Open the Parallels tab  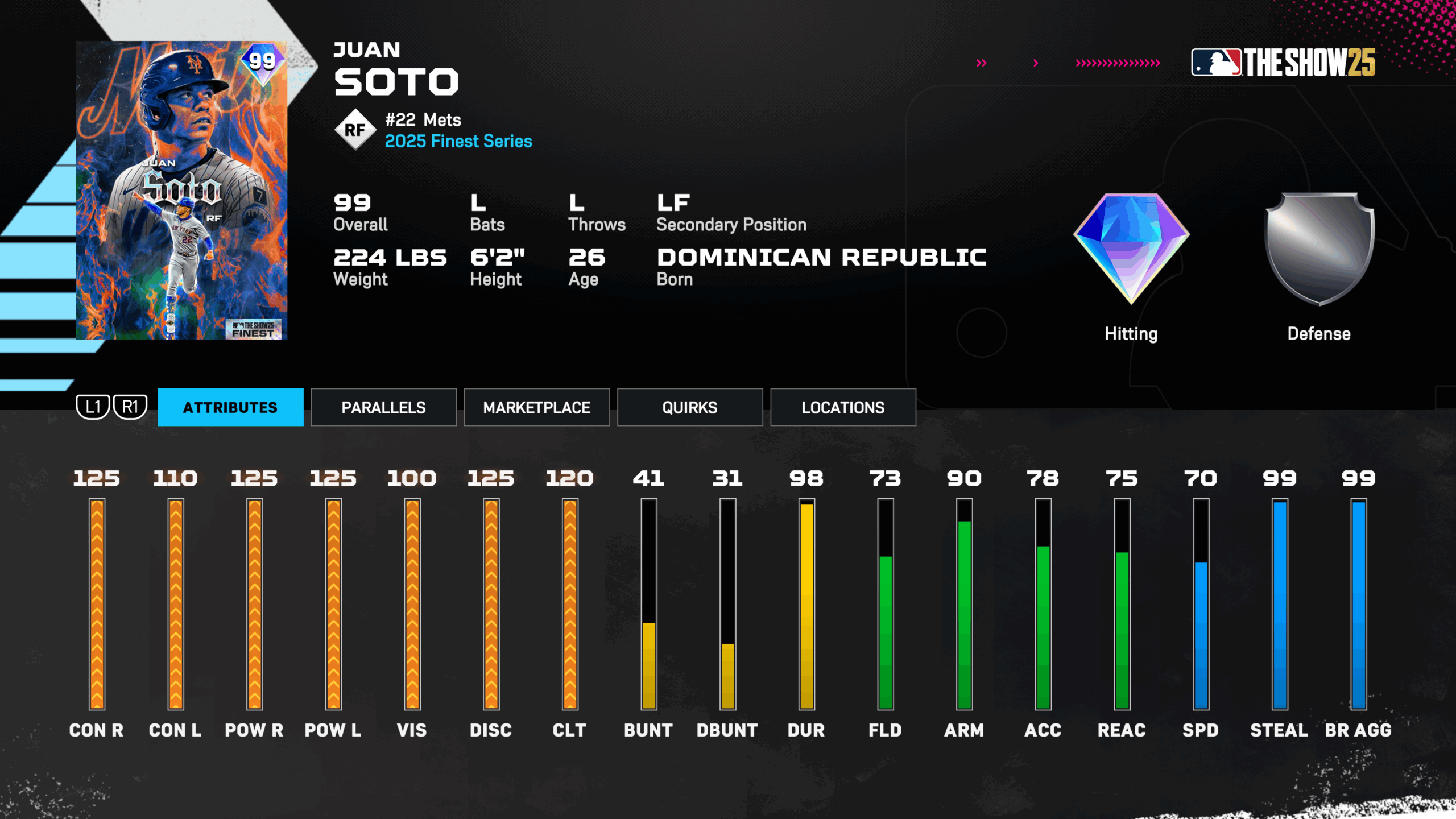(x=383, y=407)
